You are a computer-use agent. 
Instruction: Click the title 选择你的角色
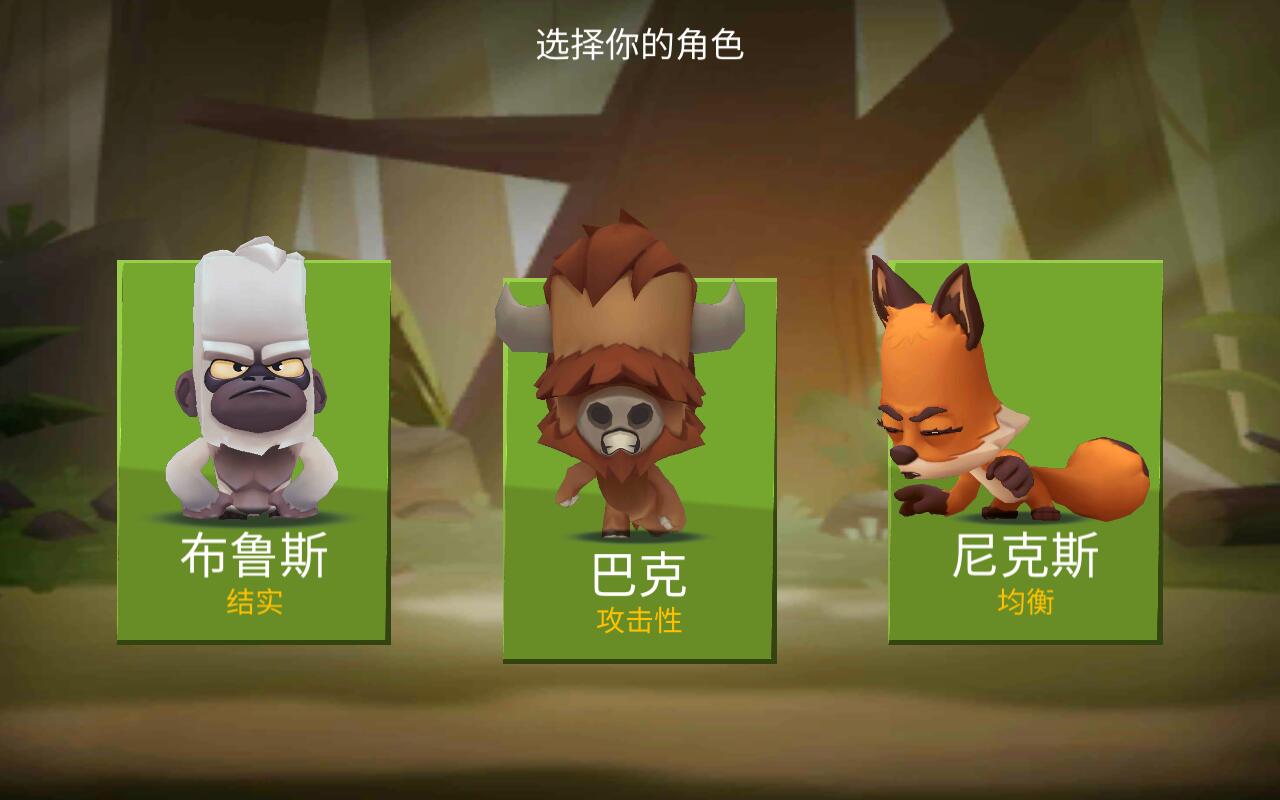pyautogui.click(x=640, y=43)
